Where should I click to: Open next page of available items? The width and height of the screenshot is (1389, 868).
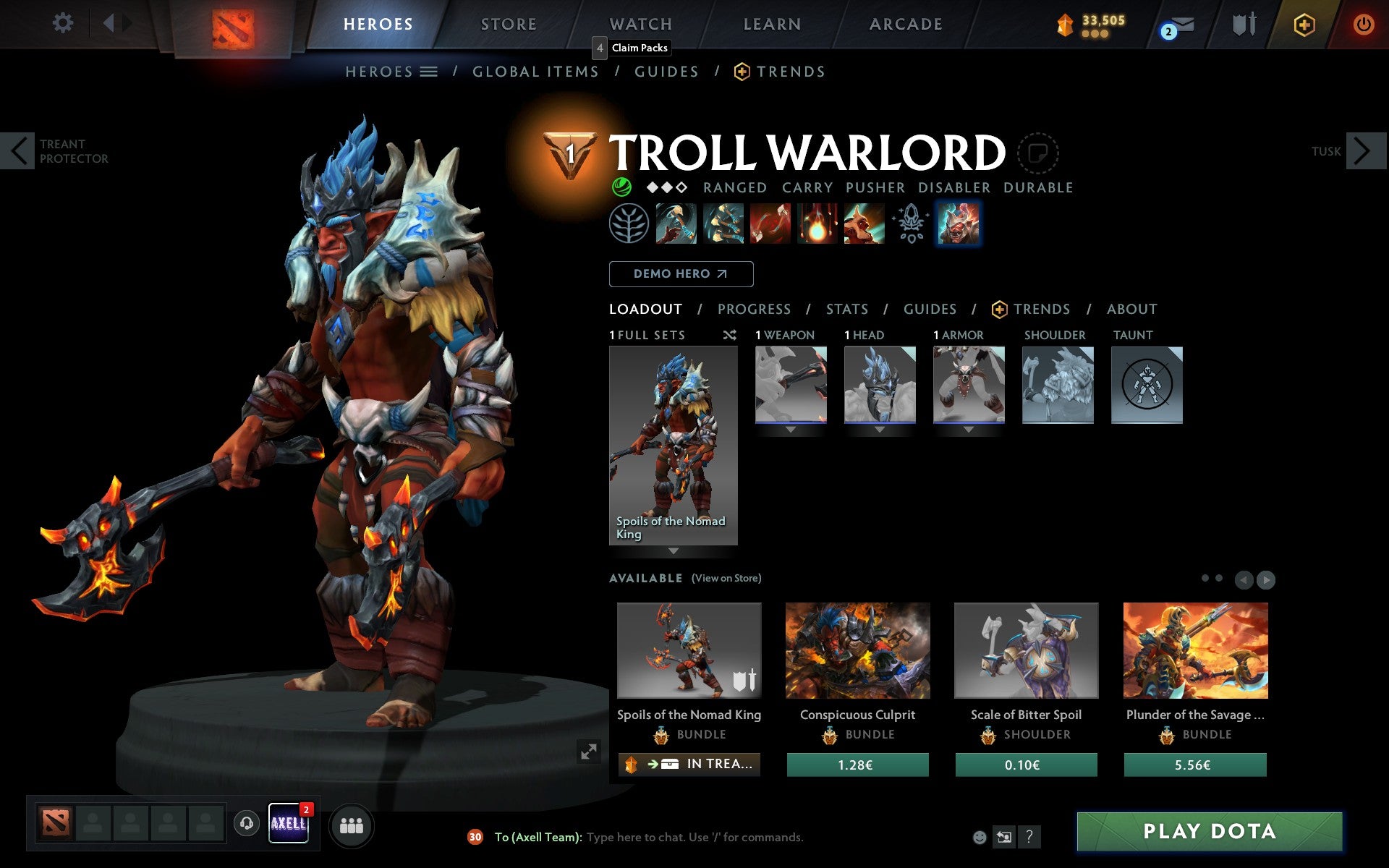point(1266,579)
